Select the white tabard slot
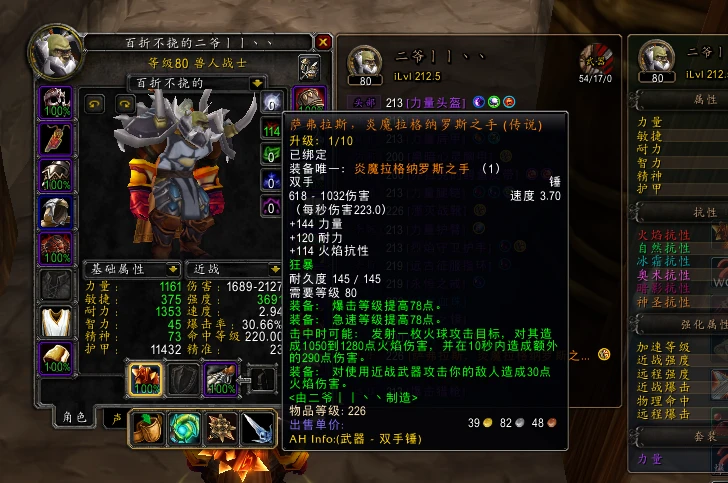Viewport: 728px width, 483px height. (x=54, y=322)
